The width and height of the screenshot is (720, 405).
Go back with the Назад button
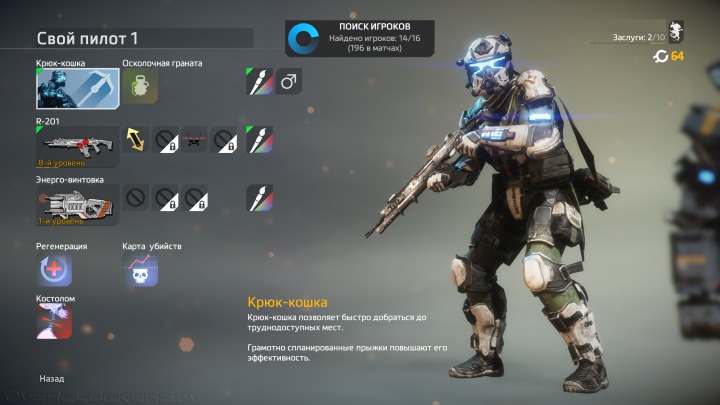(x=52, y=379)
